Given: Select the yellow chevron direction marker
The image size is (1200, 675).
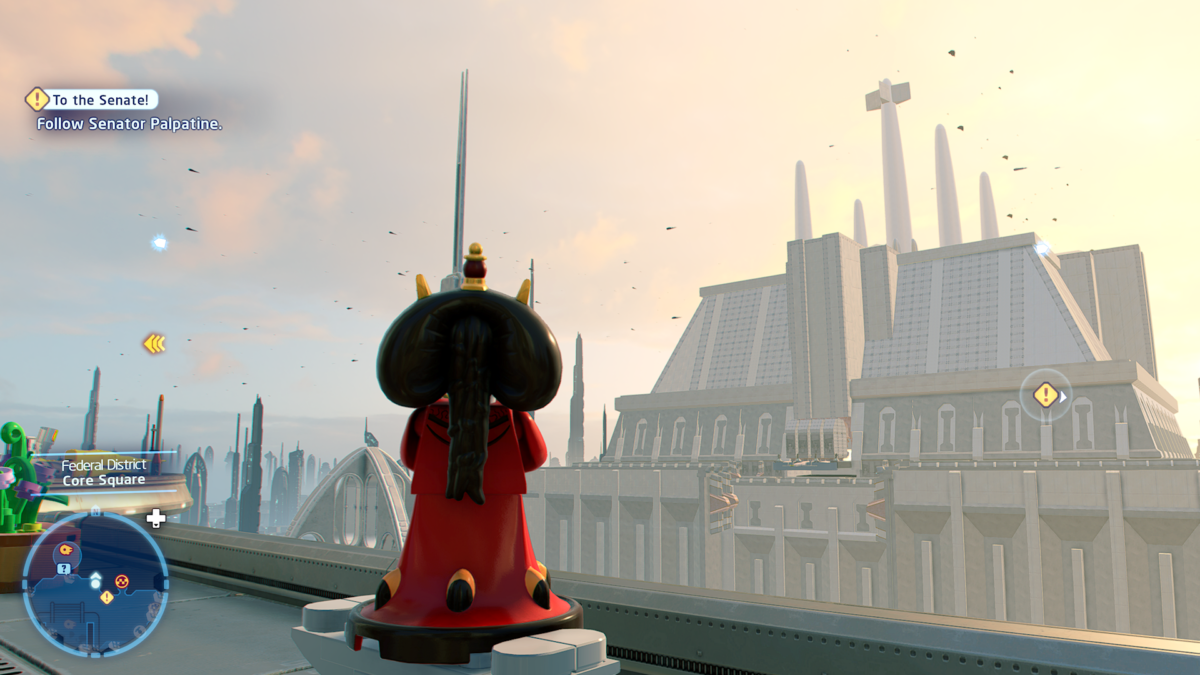Looking at the screenshot, I should 154,344.
